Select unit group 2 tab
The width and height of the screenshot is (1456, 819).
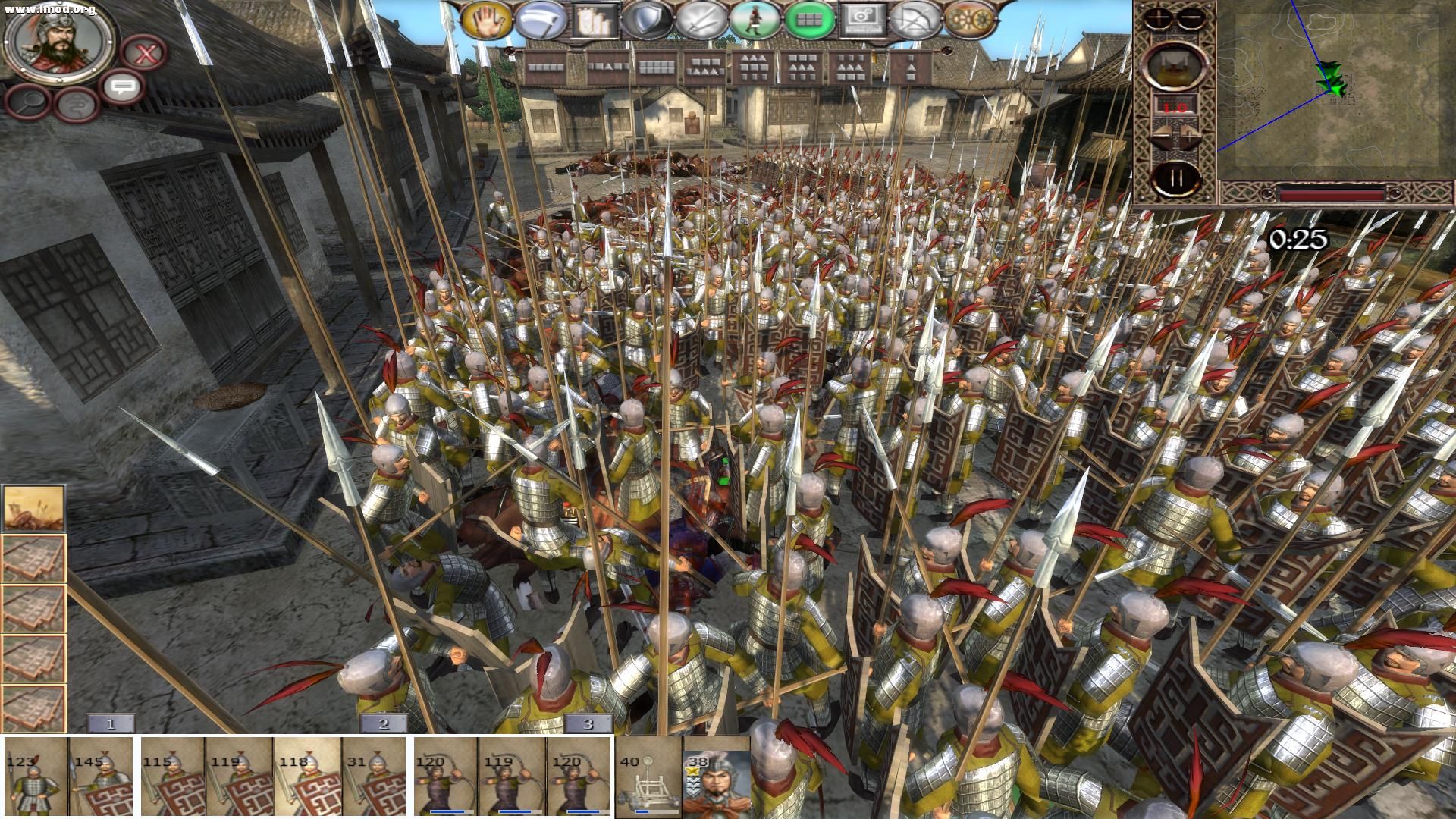click(x=383, y=723)
